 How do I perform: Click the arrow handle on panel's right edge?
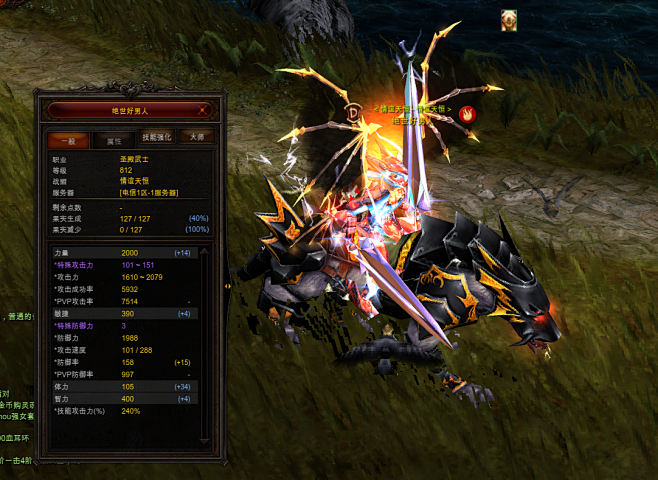click(227, 287)
